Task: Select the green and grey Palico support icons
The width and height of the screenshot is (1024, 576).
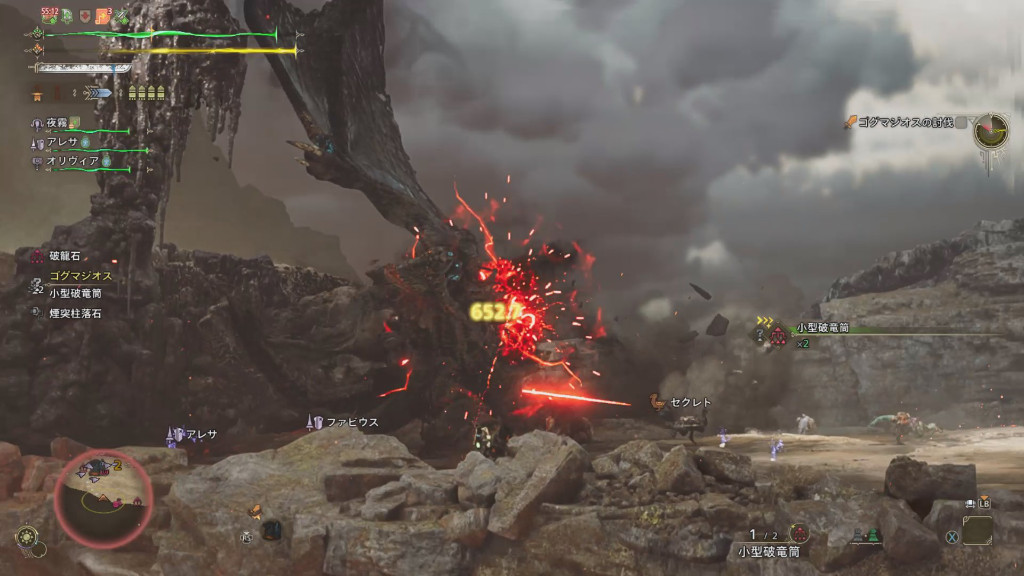Action: click(865, 537)
